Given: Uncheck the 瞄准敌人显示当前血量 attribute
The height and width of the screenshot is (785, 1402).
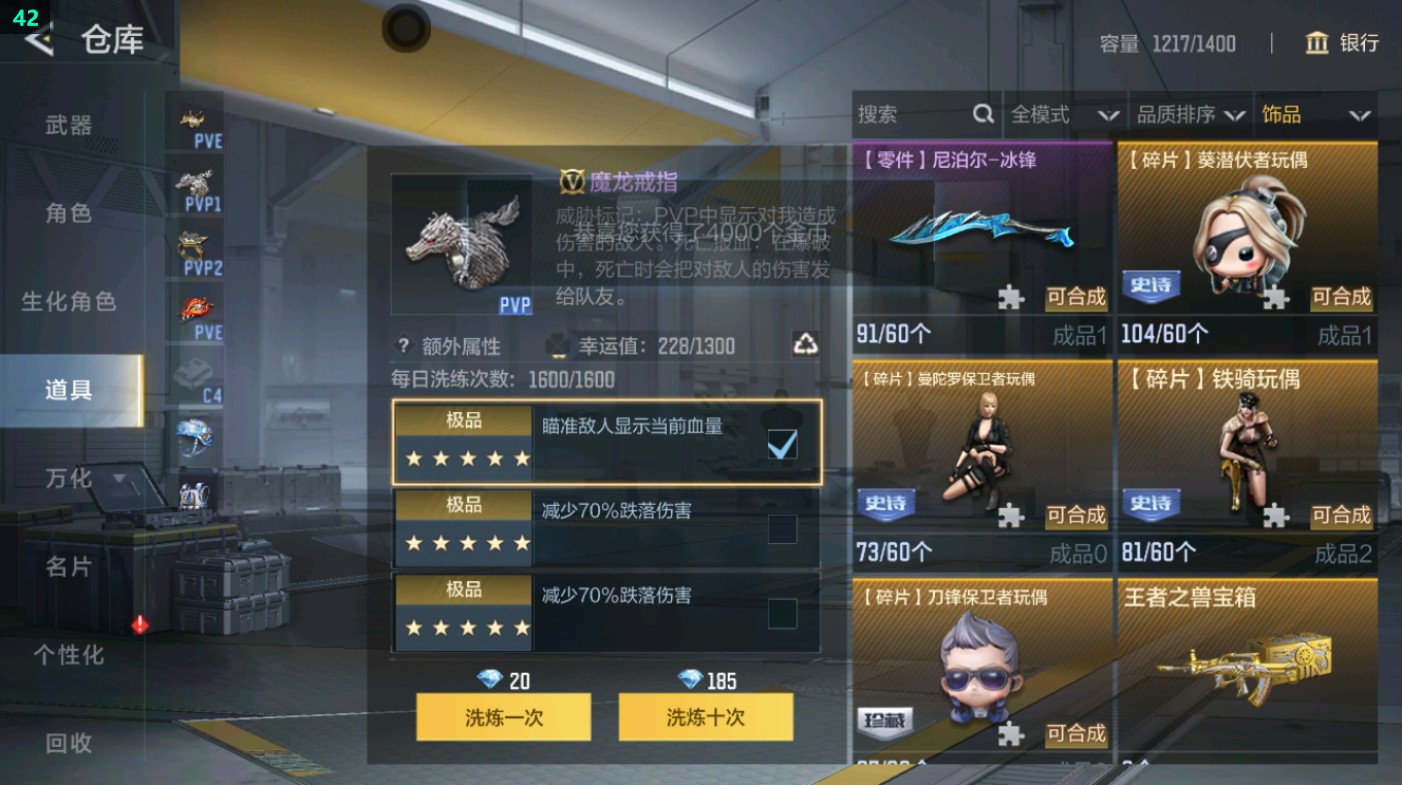Looking at the screenshot, I should (784, 442).
